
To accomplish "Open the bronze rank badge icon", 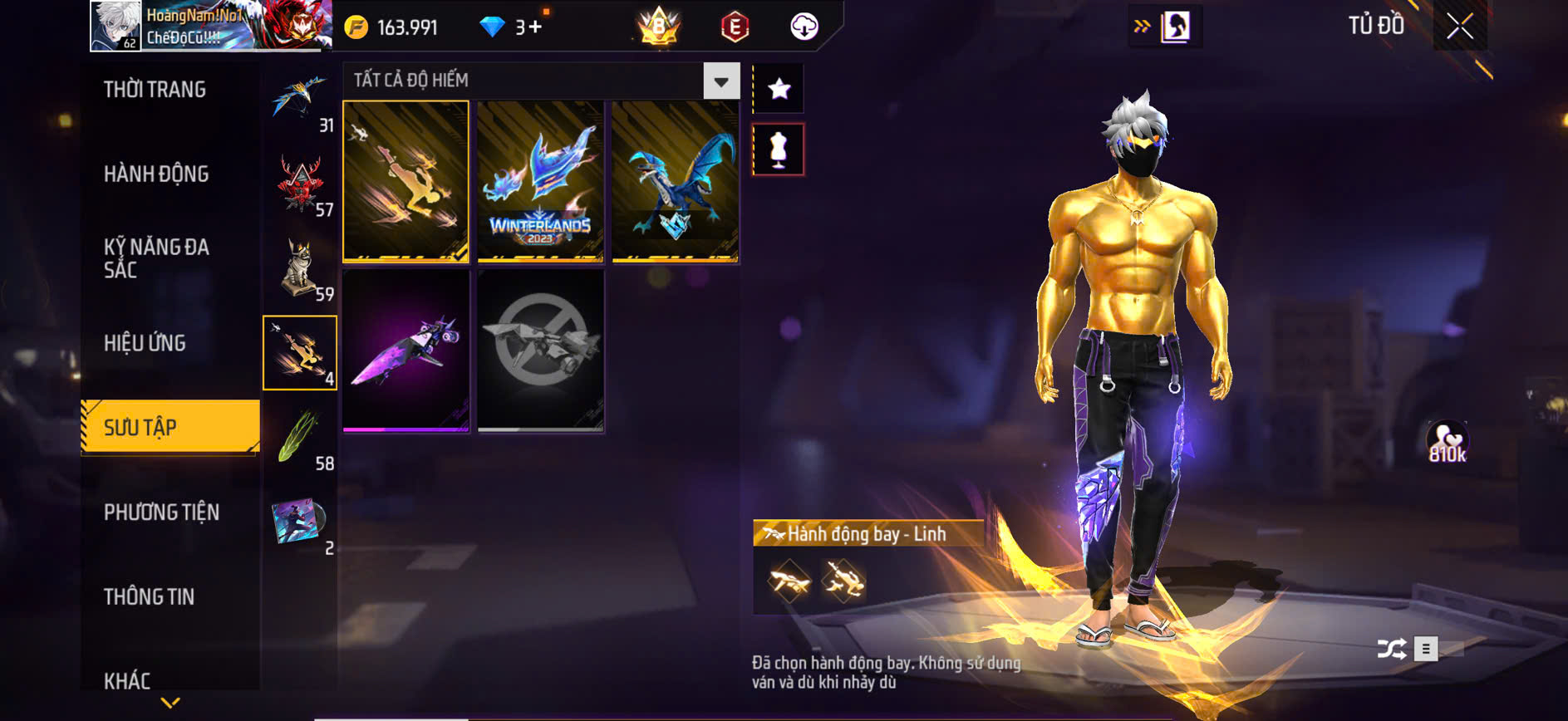I will click(656, 26).
